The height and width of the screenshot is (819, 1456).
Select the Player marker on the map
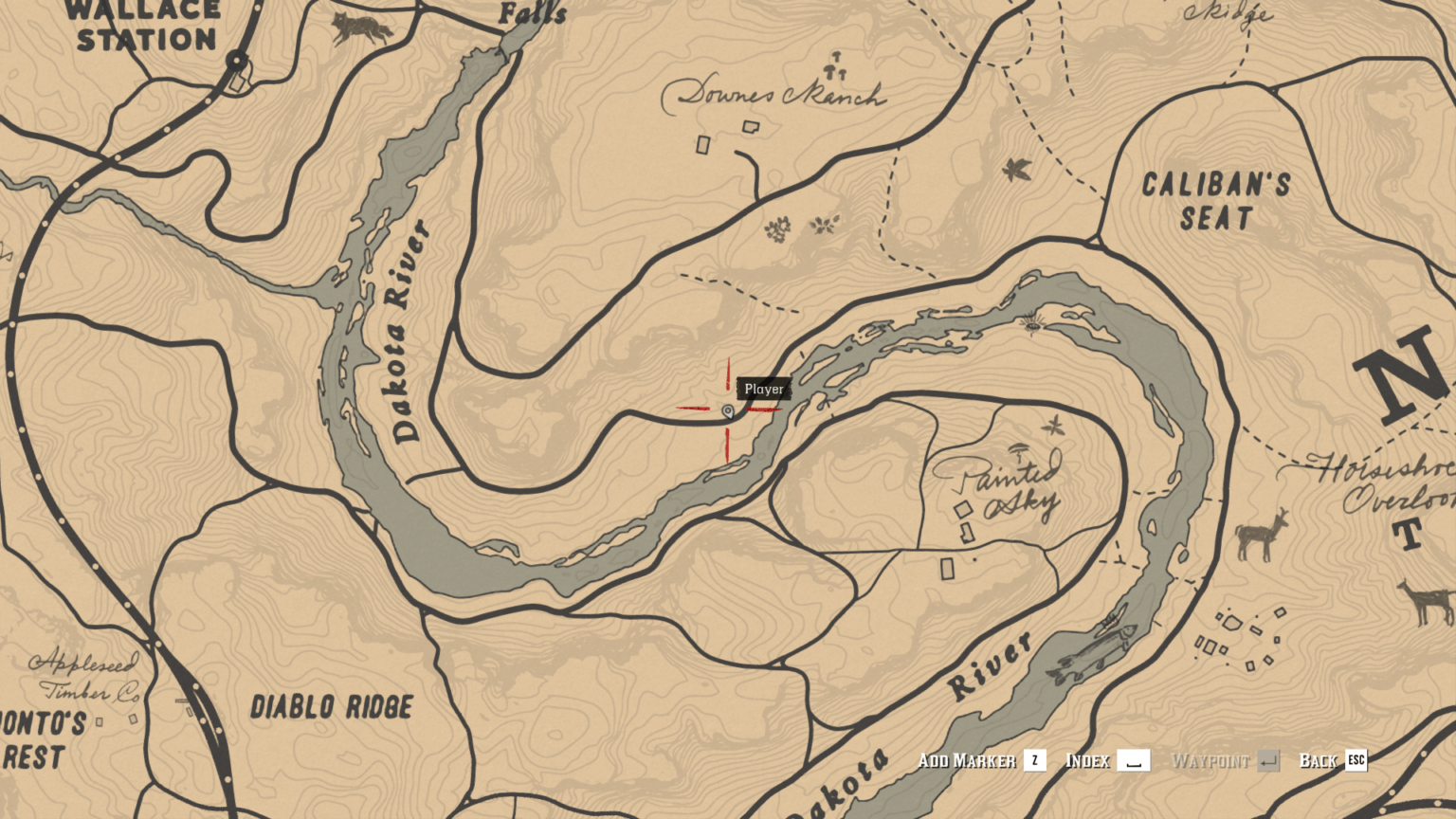726,411
